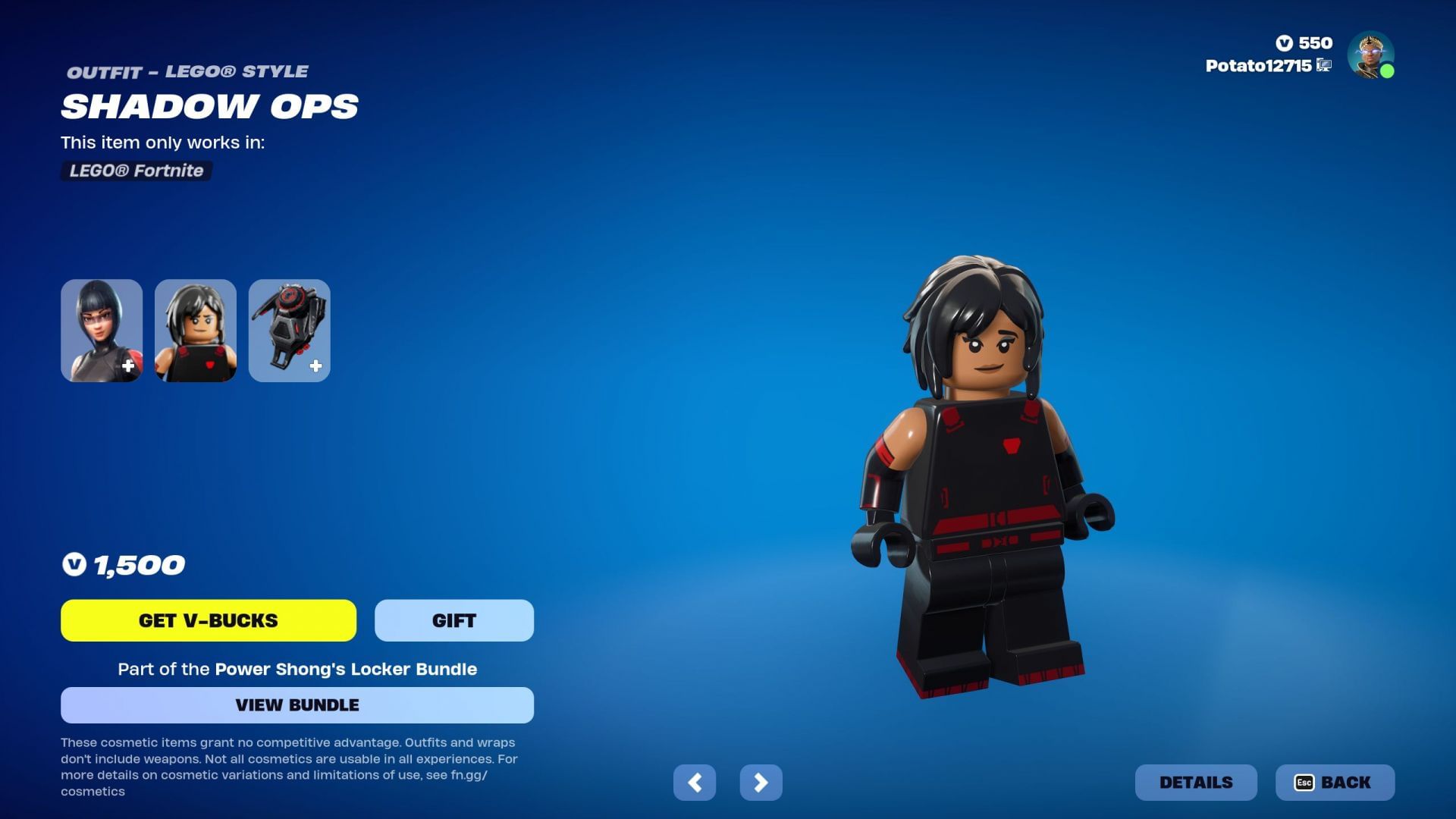Viewport: 1456px width, 819px height.
Task: Select the LEGO Fortnite compatibility badge
Action: click(135, 171)
